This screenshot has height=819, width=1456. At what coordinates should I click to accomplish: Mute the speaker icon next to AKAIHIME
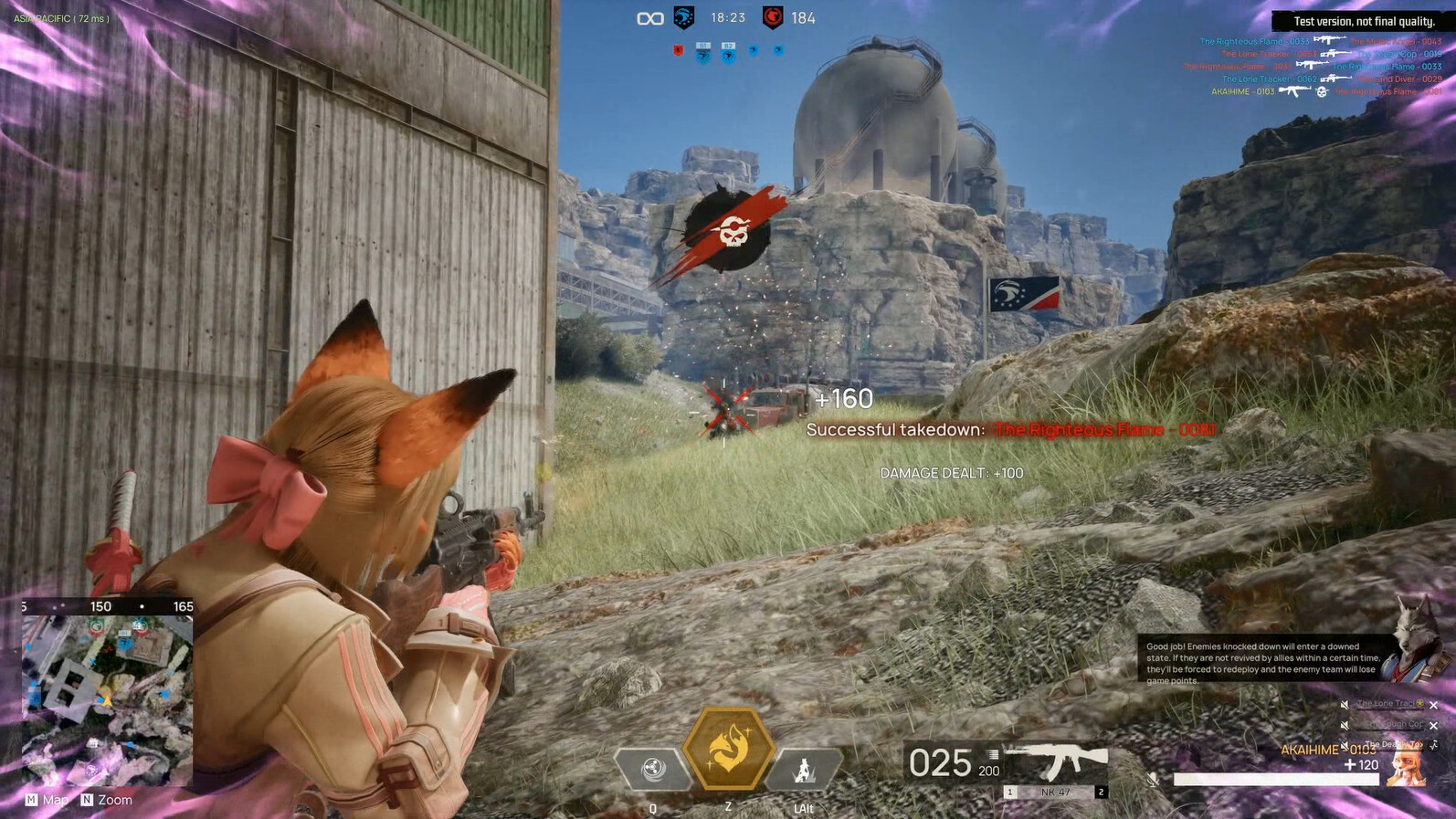1345,744
